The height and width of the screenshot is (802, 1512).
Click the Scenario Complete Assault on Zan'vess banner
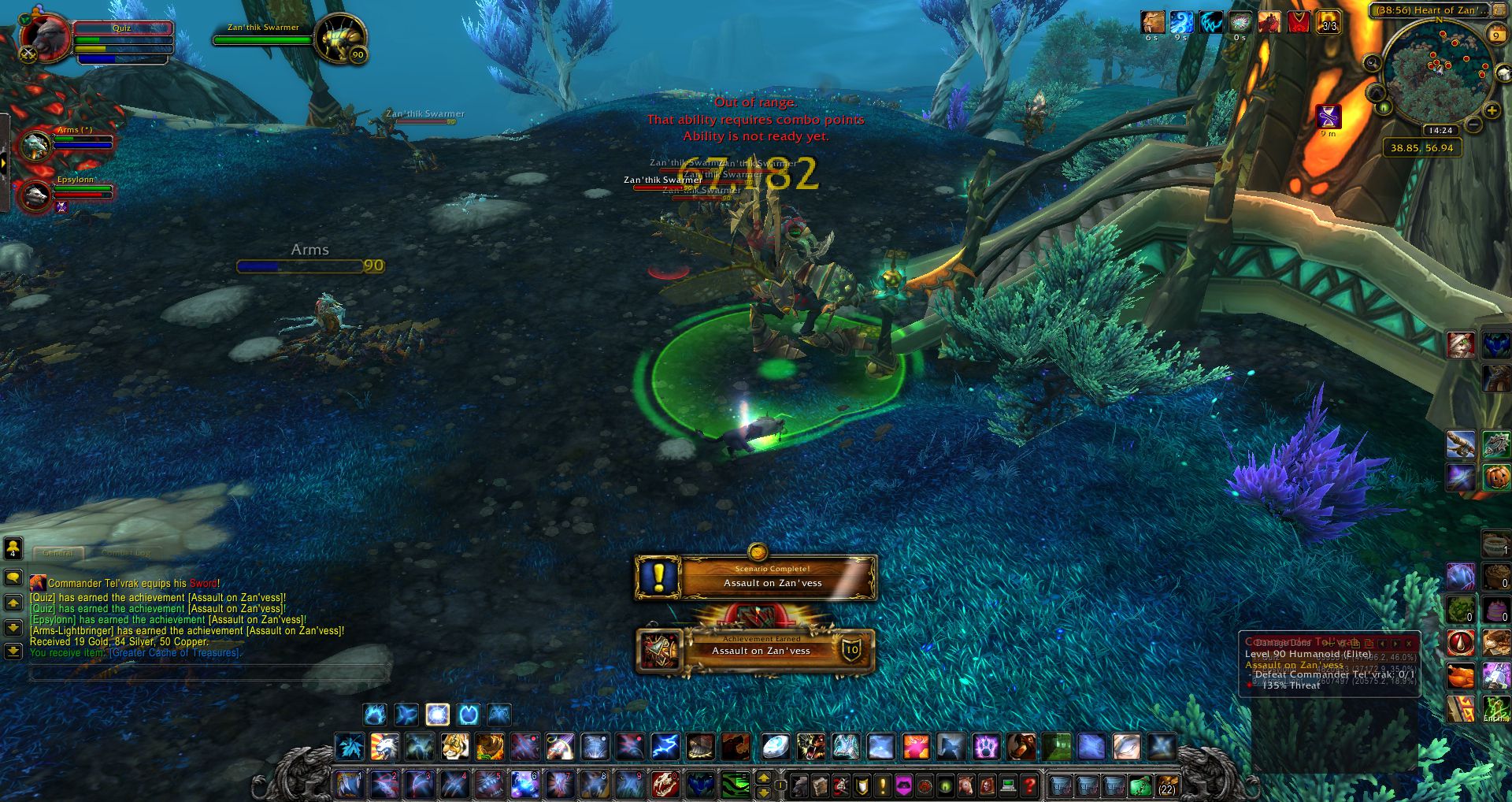click(756, 577)
